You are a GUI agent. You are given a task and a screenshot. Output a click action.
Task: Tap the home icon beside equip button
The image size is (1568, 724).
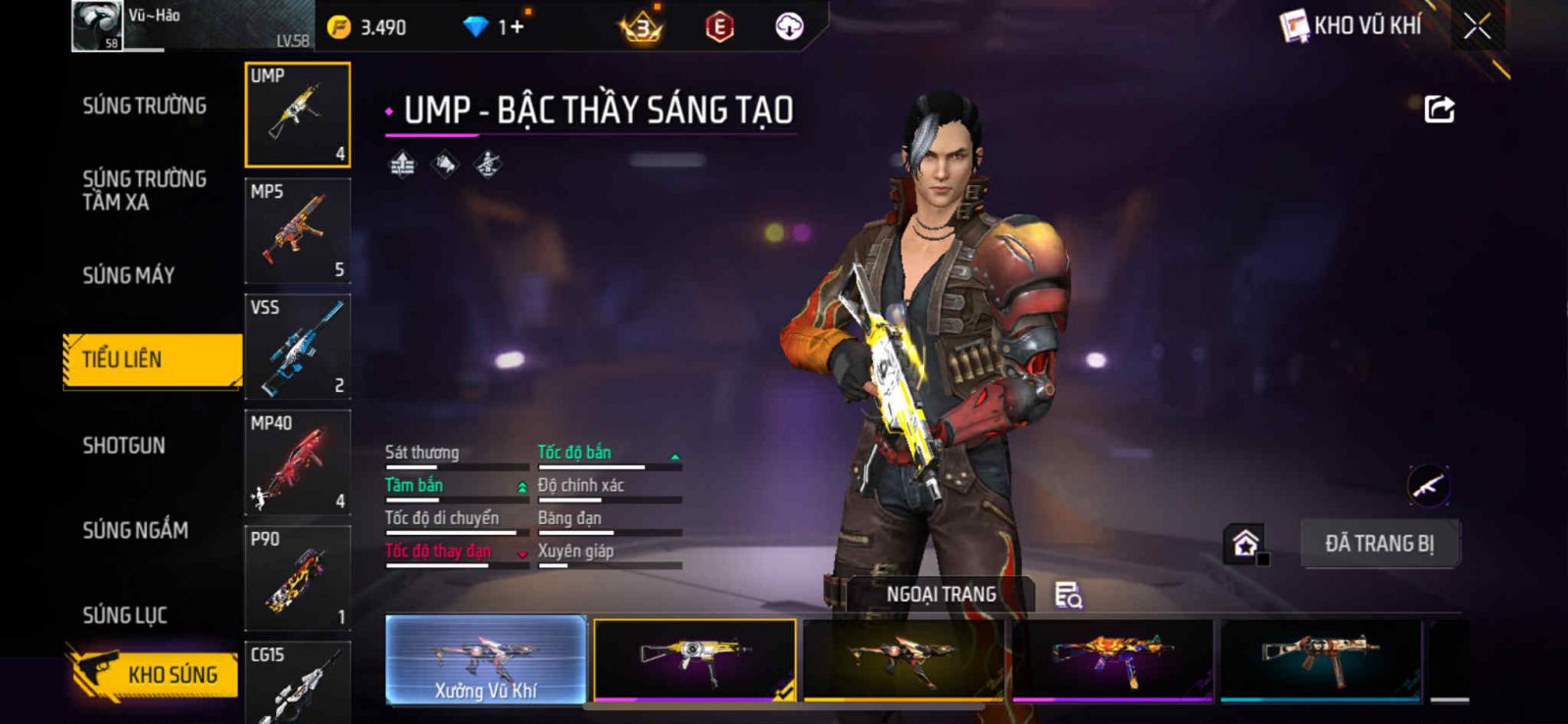[x=1246, y=544]
